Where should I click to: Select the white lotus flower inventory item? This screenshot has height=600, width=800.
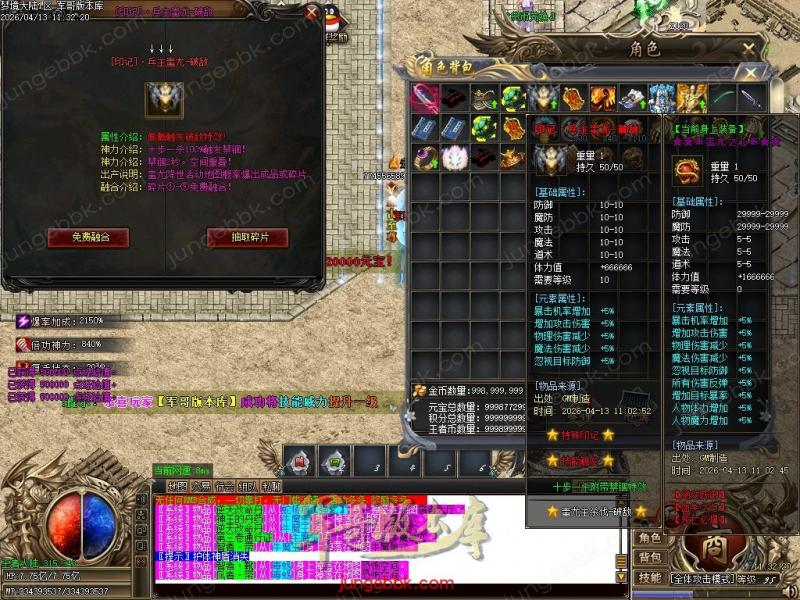(x=456, y=157)
